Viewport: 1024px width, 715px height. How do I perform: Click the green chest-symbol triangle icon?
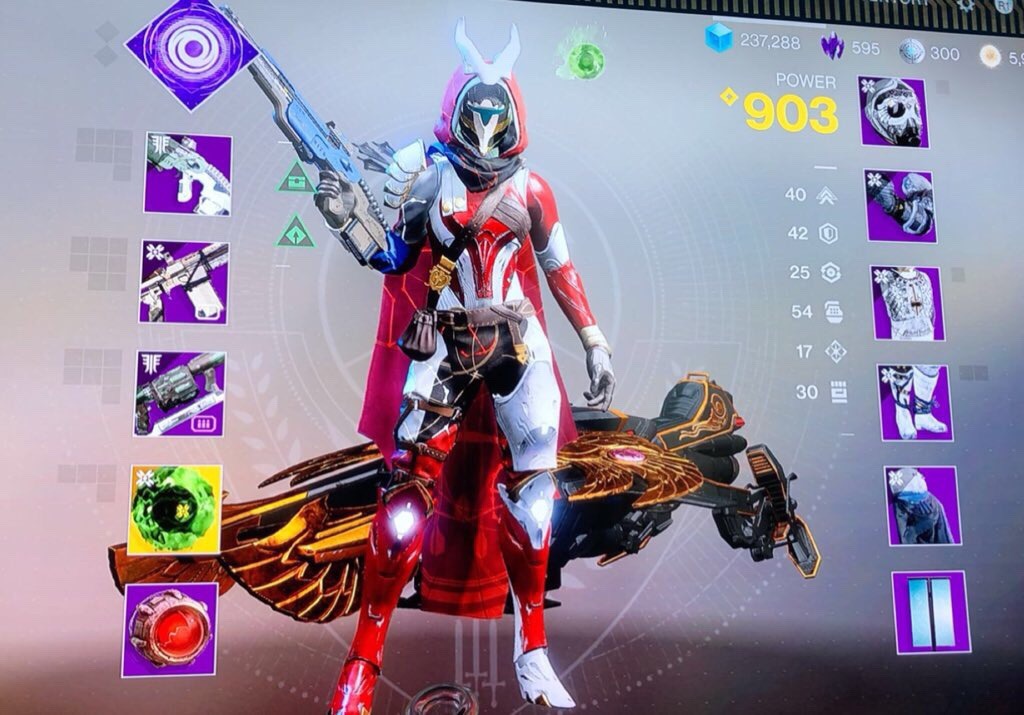coord(297,178)
